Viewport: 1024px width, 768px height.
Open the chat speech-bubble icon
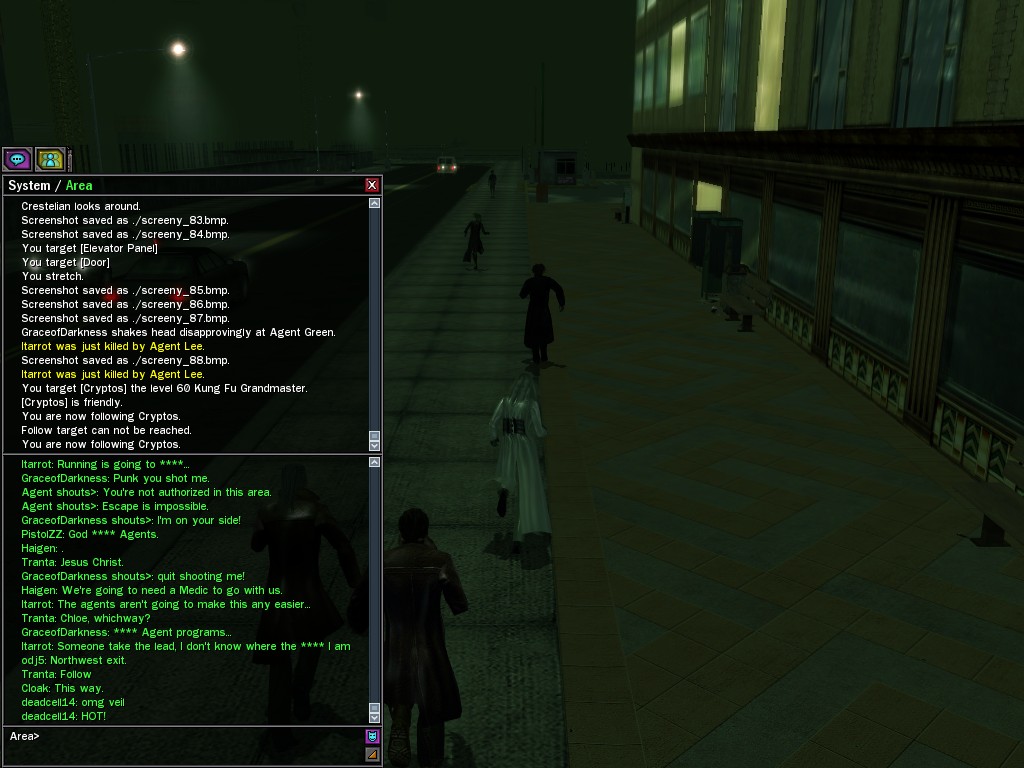(17, 159)
